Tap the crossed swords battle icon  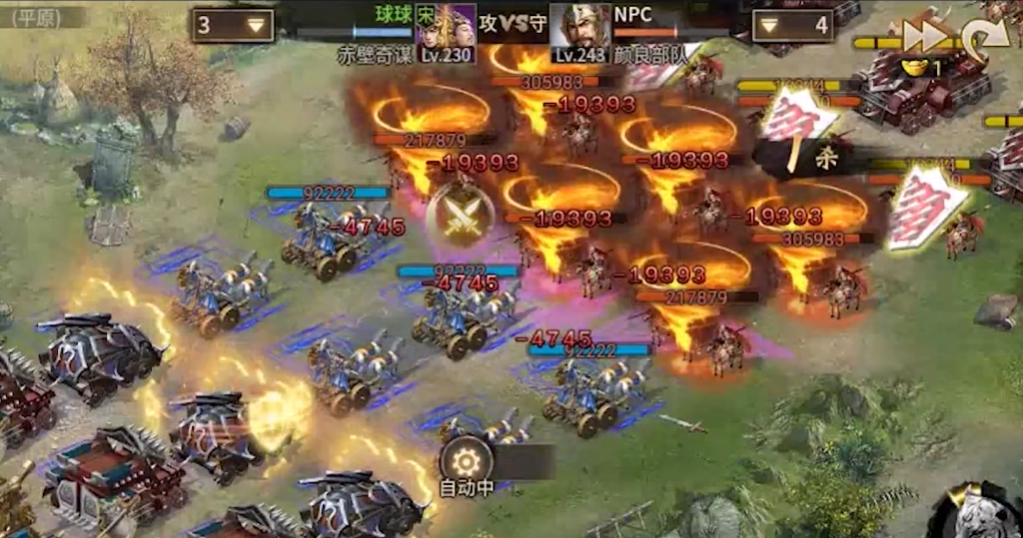[462, 216]
